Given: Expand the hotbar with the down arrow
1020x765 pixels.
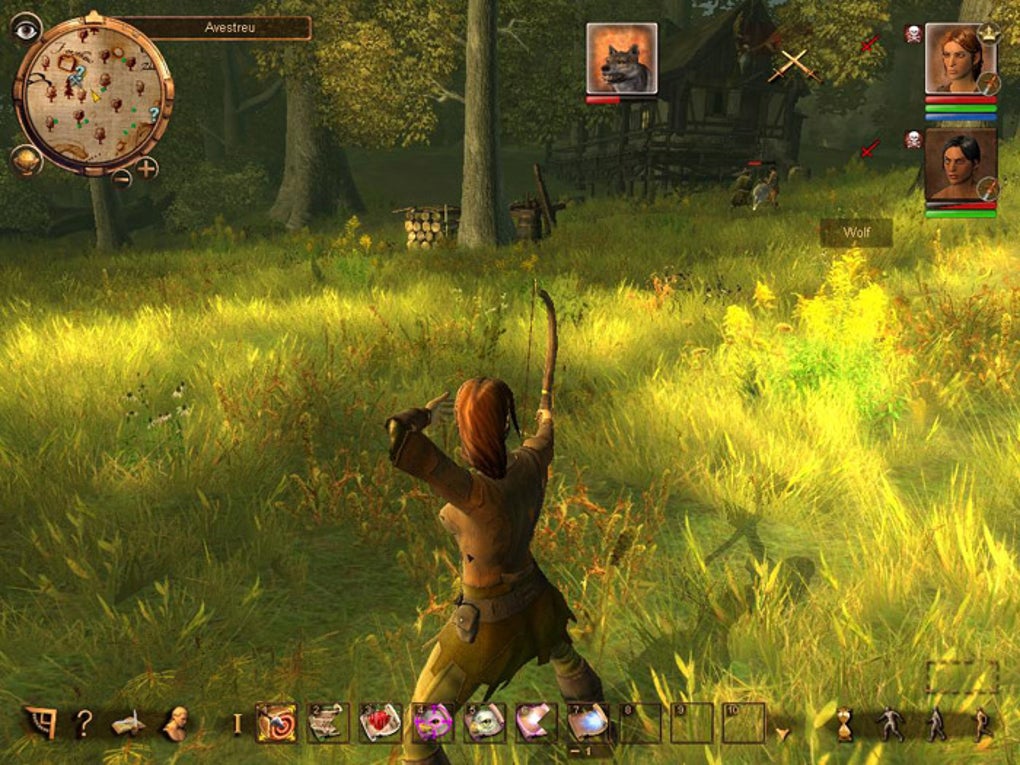Looking at the screenshot, I should tap(782, 733).
